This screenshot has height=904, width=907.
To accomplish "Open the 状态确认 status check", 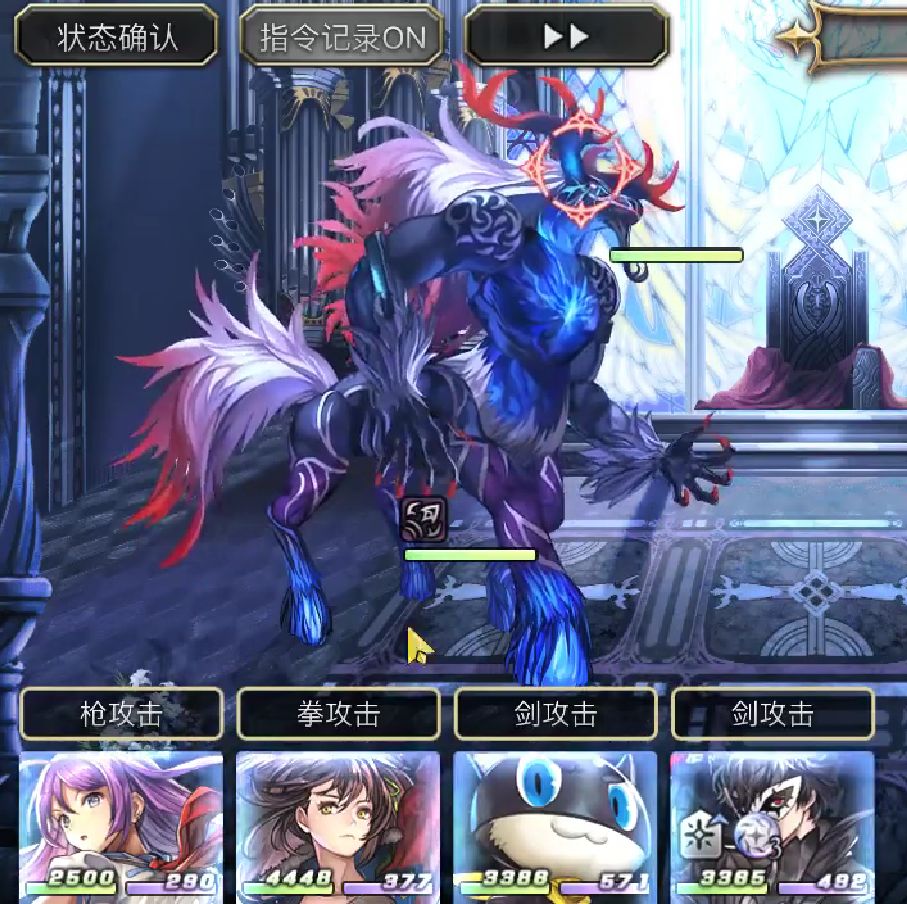I will point(118,37).
